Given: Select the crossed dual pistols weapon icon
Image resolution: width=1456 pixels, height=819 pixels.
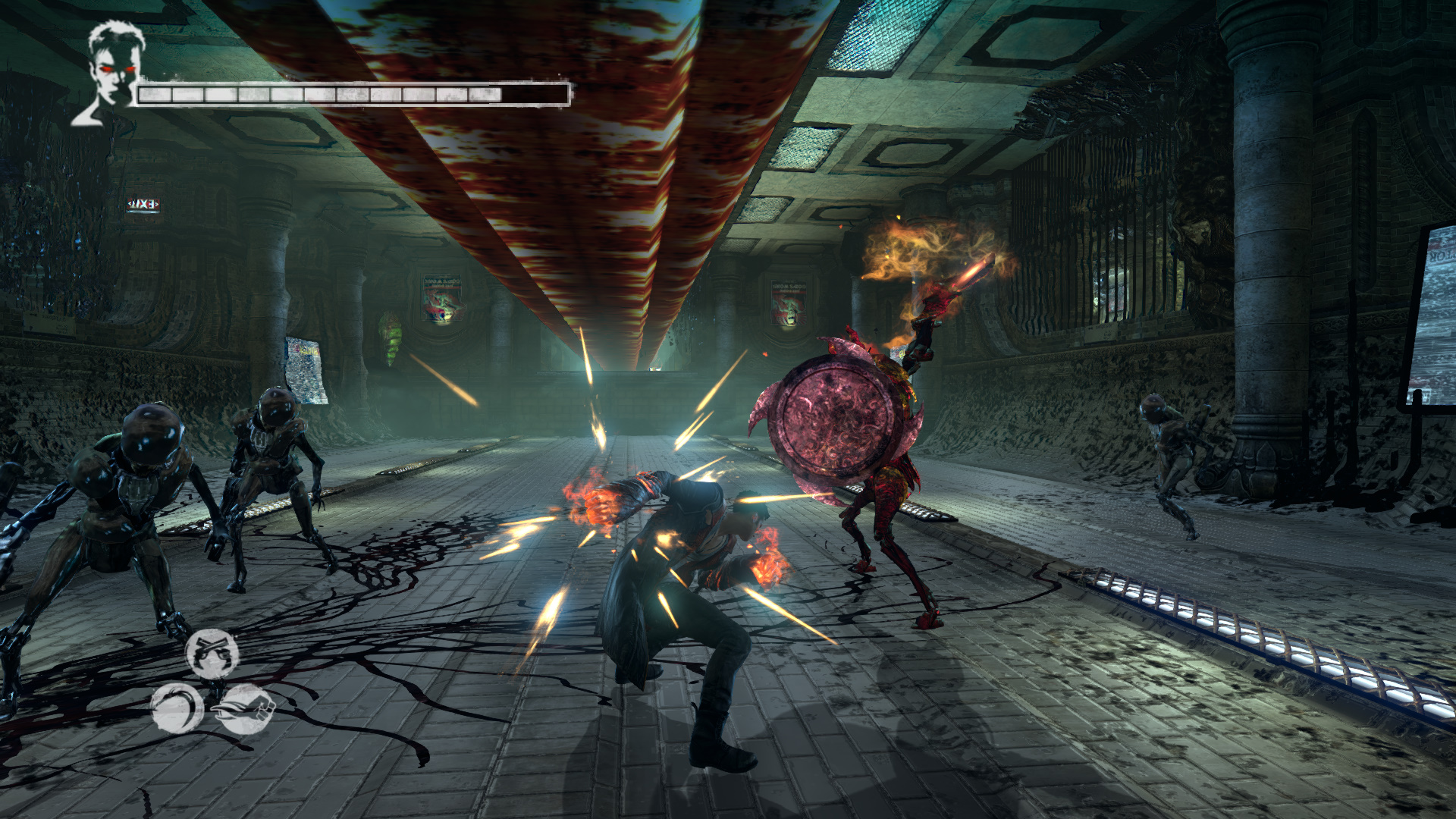Looking at the screenshot, I should [212, 654].
